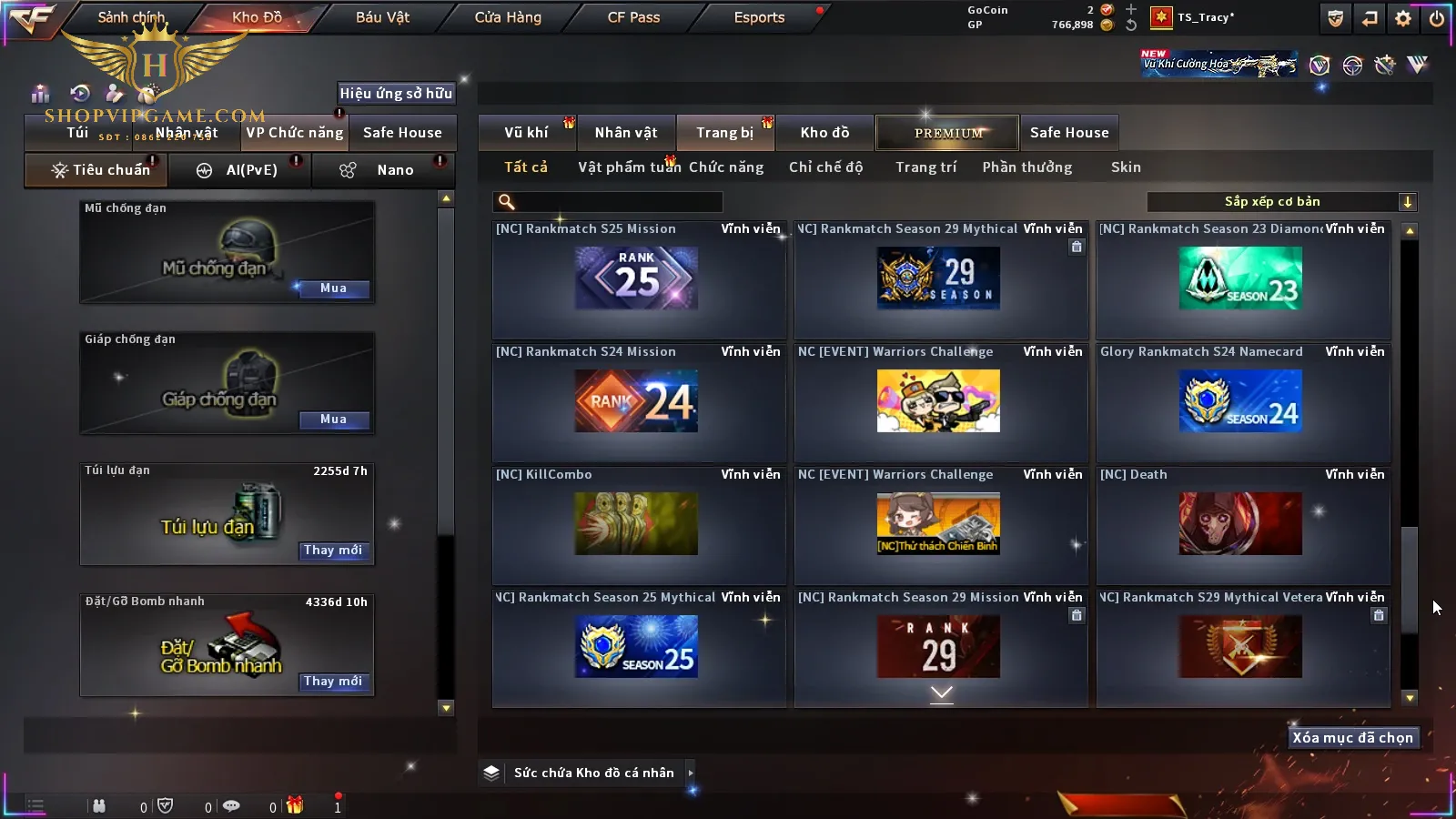Select the PREMIUM tab
This screenshot has height=819, width=1456.
coord(948,133)
